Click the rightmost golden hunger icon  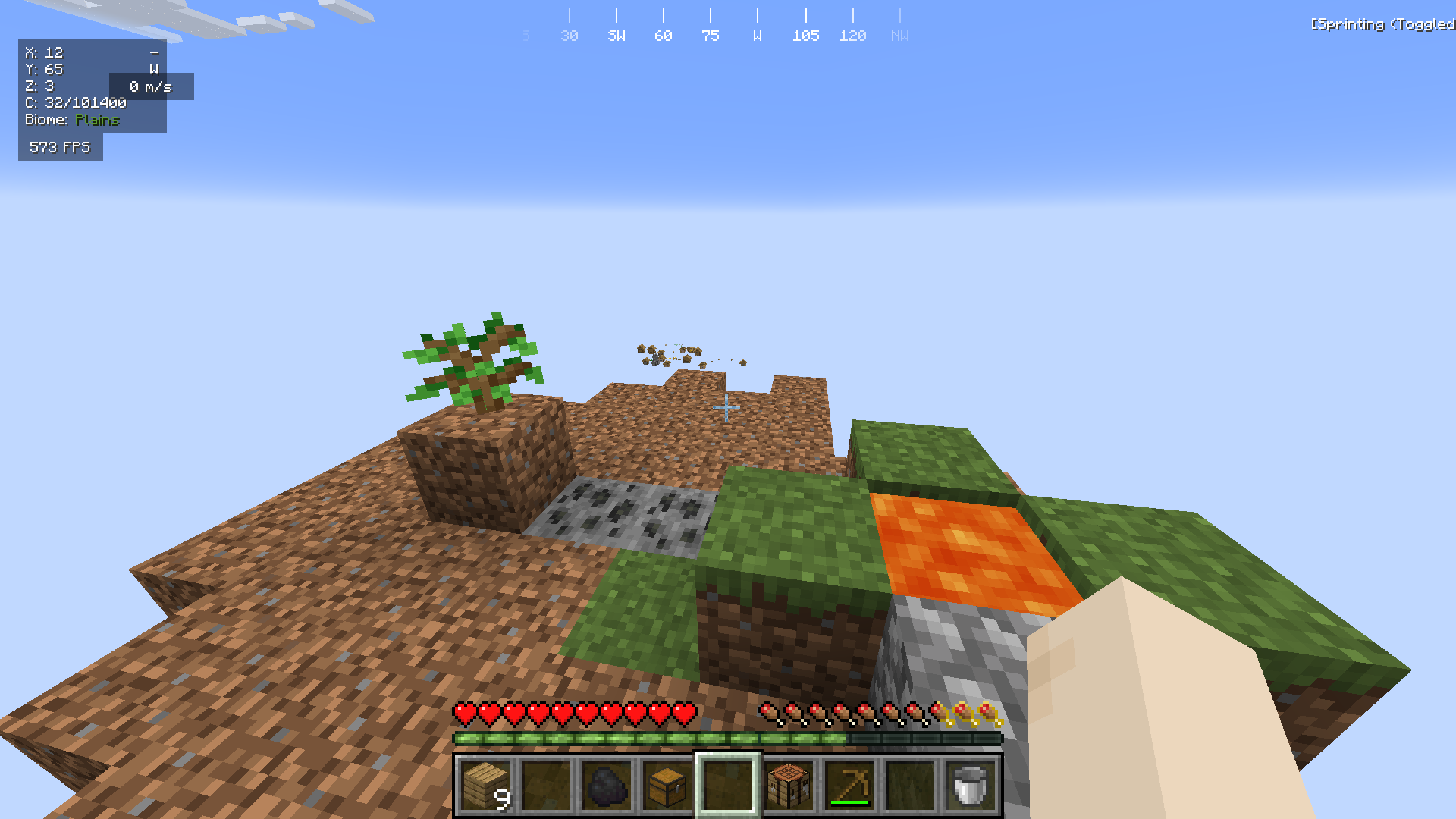(x=989, y=713)
